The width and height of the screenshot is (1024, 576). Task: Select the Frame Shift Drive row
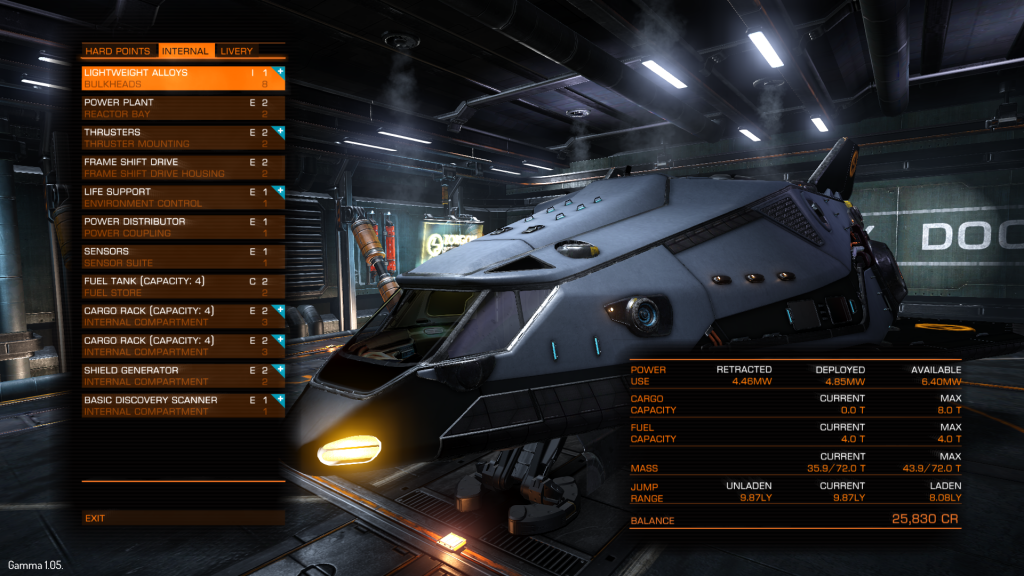coord(183,167)
